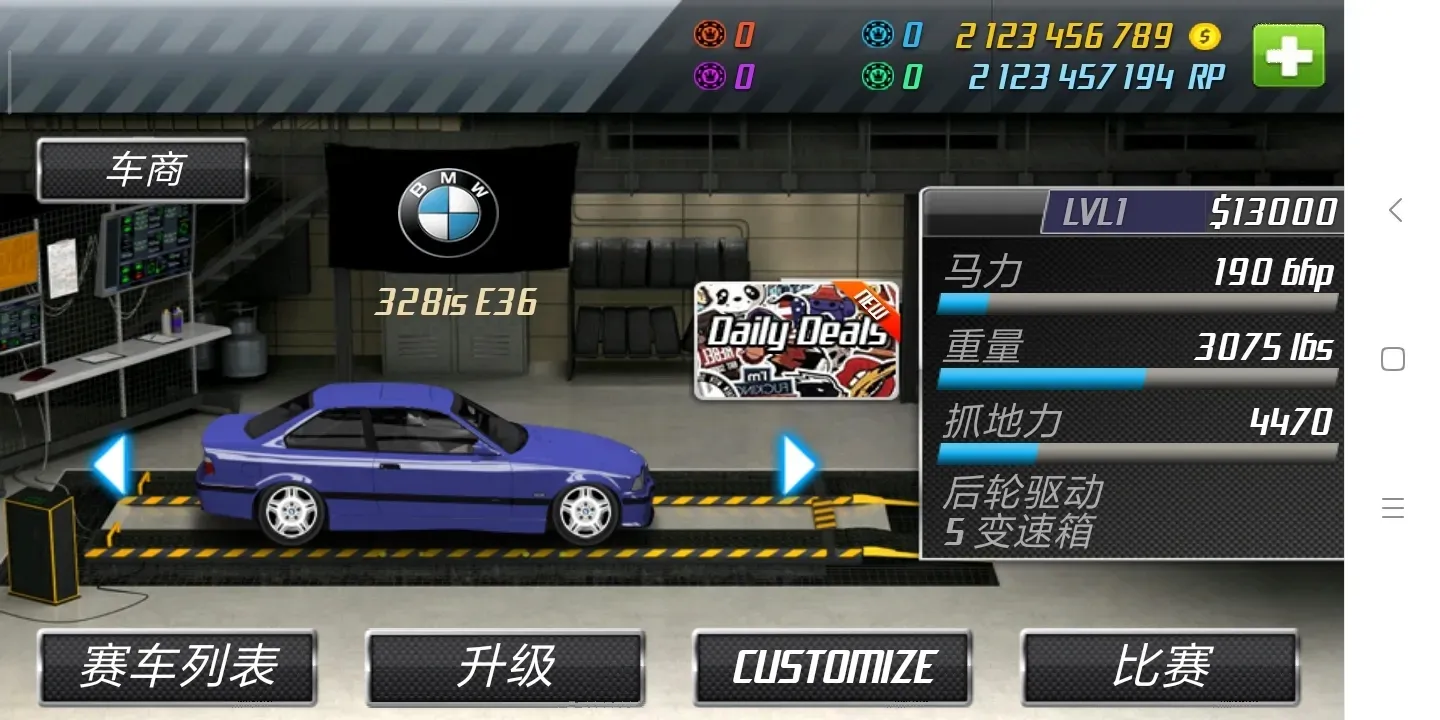Viewport: 1440px width, 720px height.
Task: Tap the gold coin balance icon
Action: pos(1205,37)
